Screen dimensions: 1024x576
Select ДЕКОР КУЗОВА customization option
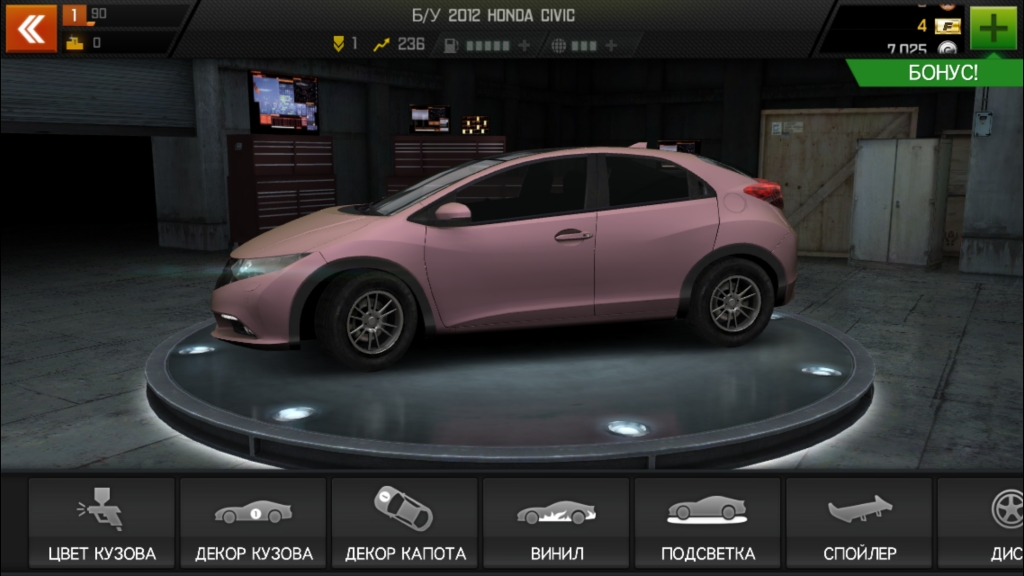coord(254,523)
